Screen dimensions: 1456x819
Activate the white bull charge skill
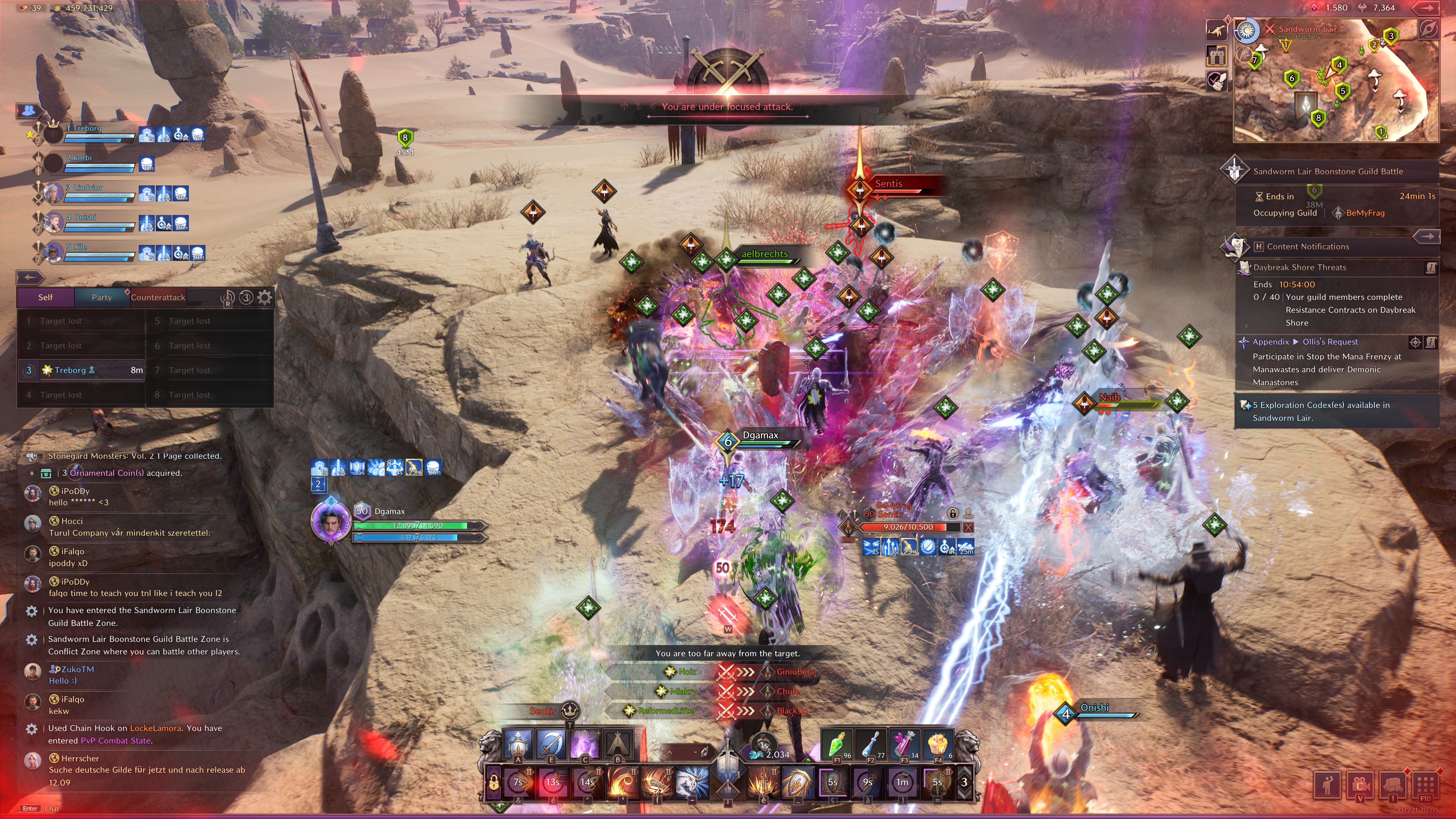[x=692, y=782]
